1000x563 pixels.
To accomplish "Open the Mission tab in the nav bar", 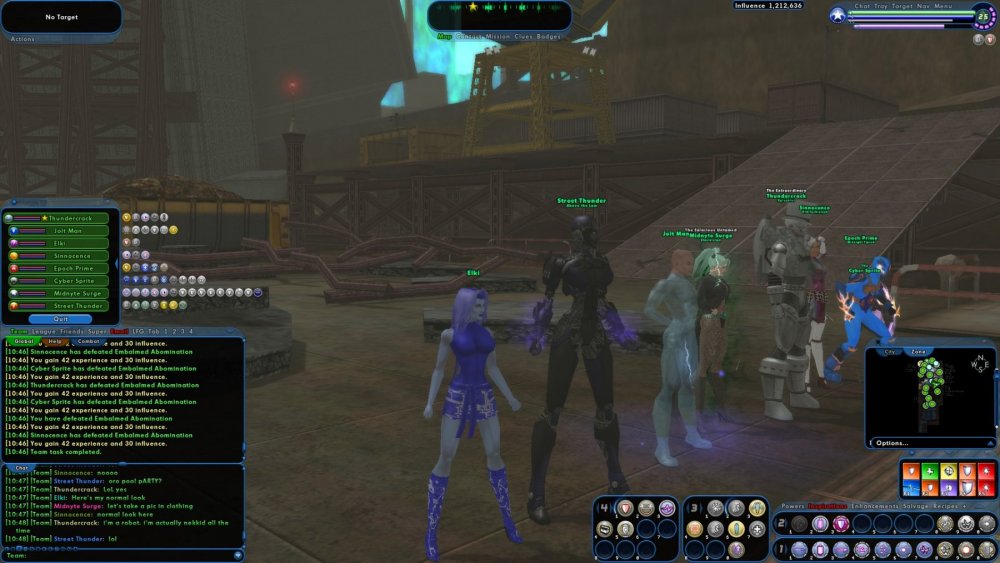I will coord(499,36).
